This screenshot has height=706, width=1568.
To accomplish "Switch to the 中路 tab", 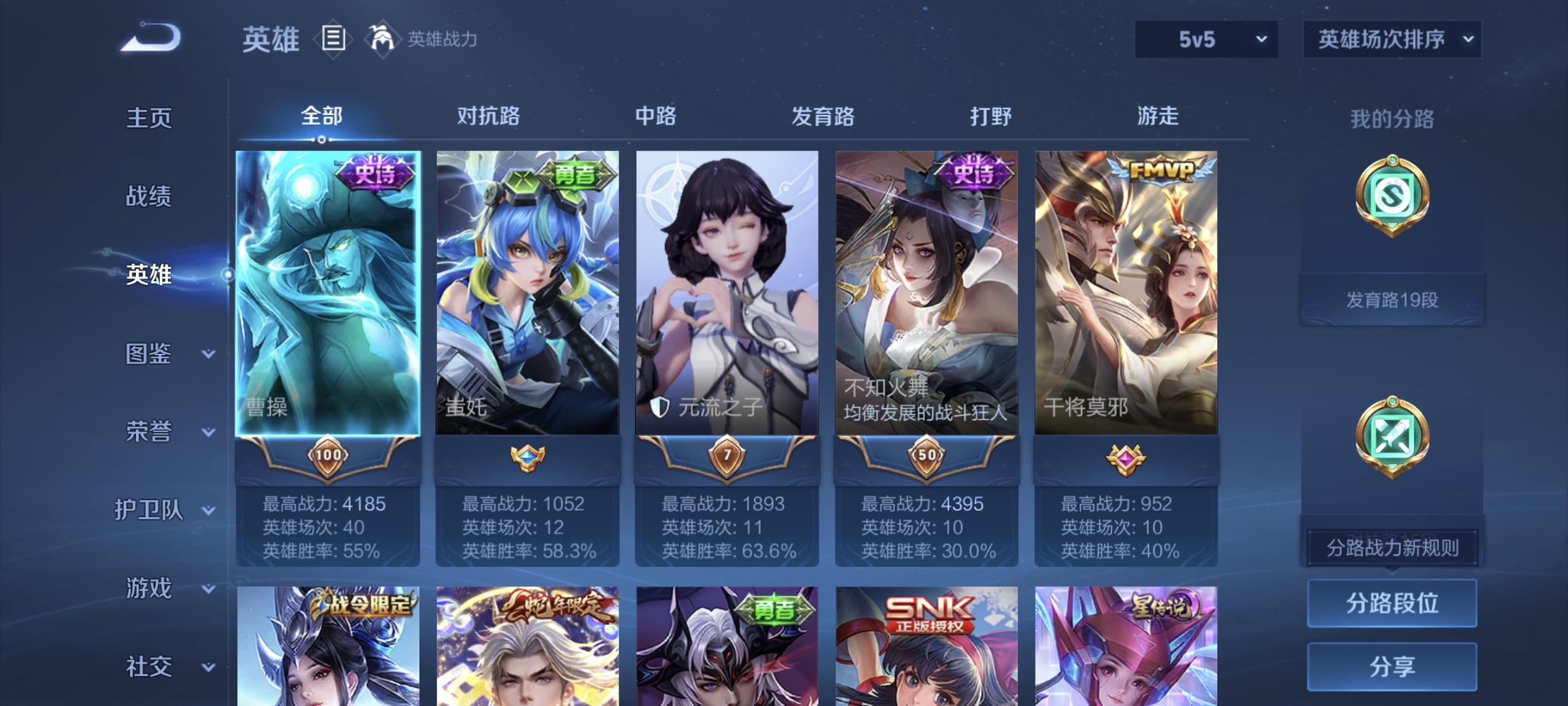I will click(656, 116).
